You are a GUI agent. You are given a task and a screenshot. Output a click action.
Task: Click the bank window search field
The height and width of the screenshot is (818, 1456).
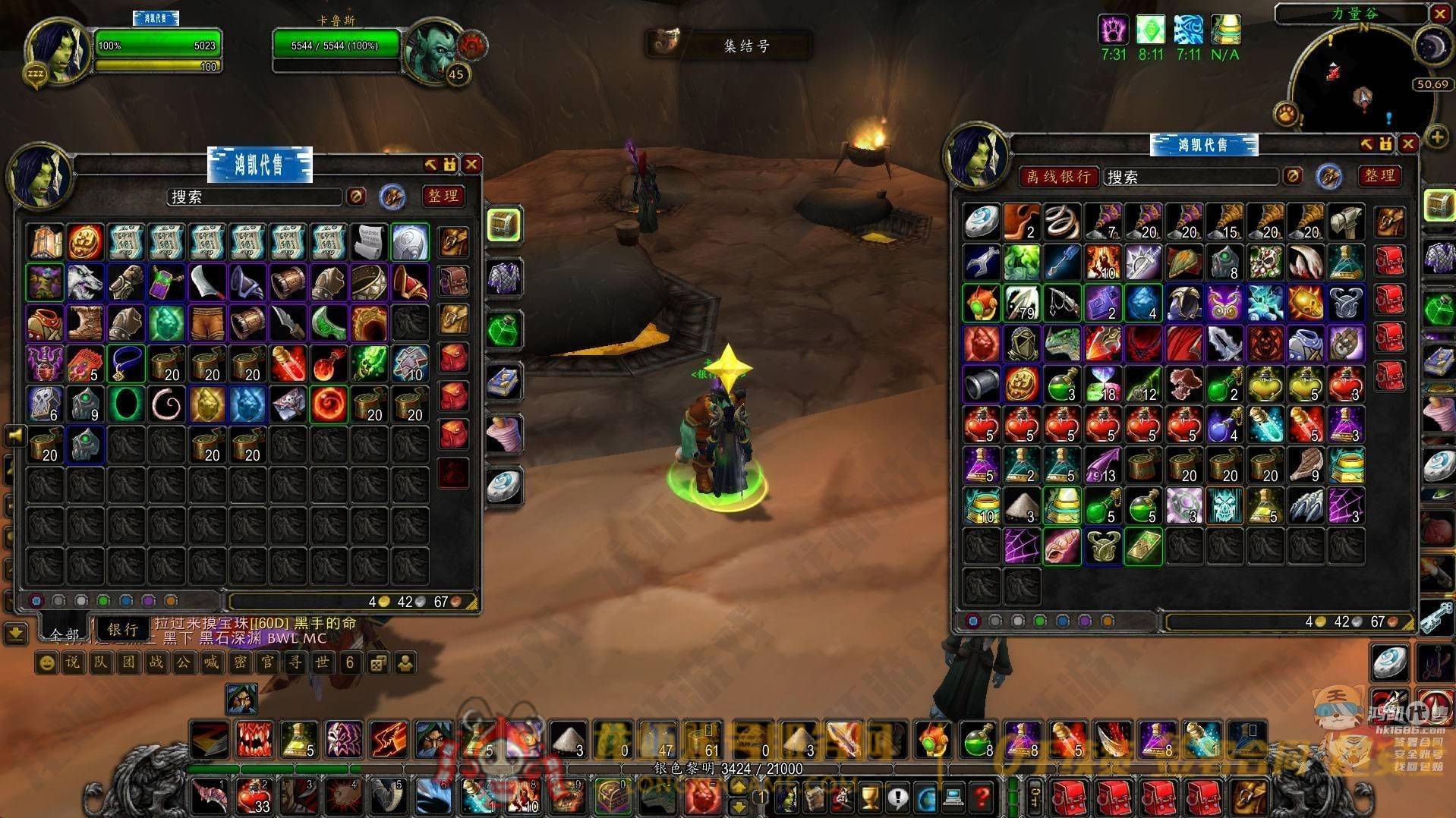pyautogui.click(x=1190, y=177)
